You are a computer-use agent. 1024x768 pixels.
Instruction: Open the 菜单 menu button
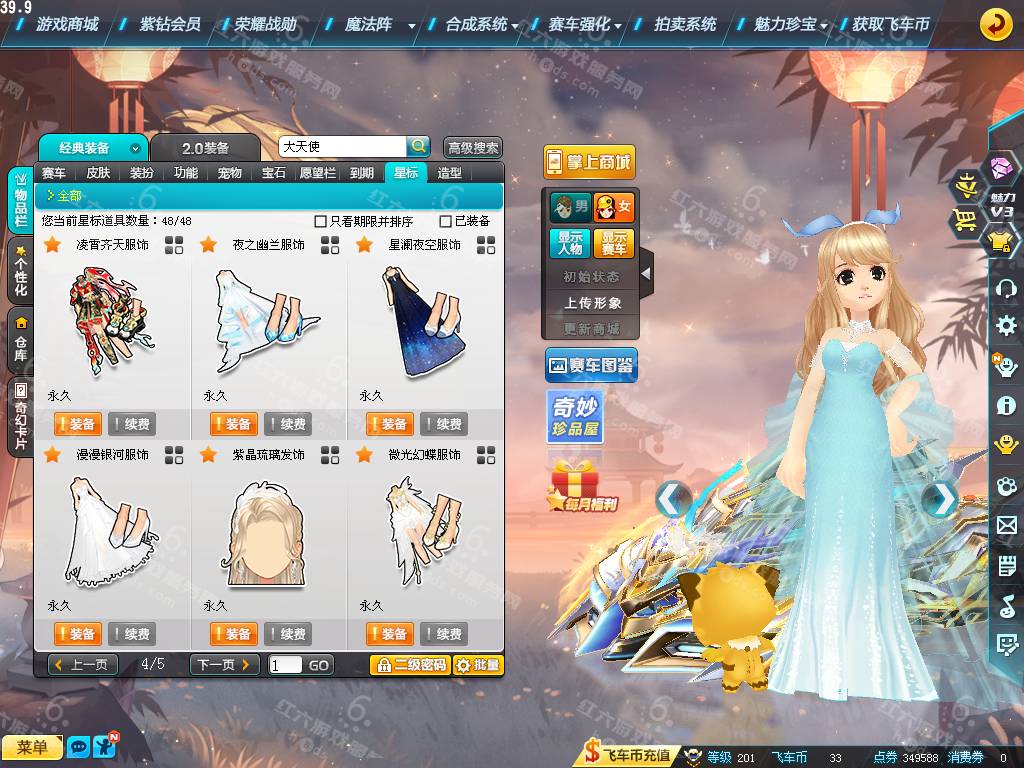pyautogui.click(x=32, y=747)
